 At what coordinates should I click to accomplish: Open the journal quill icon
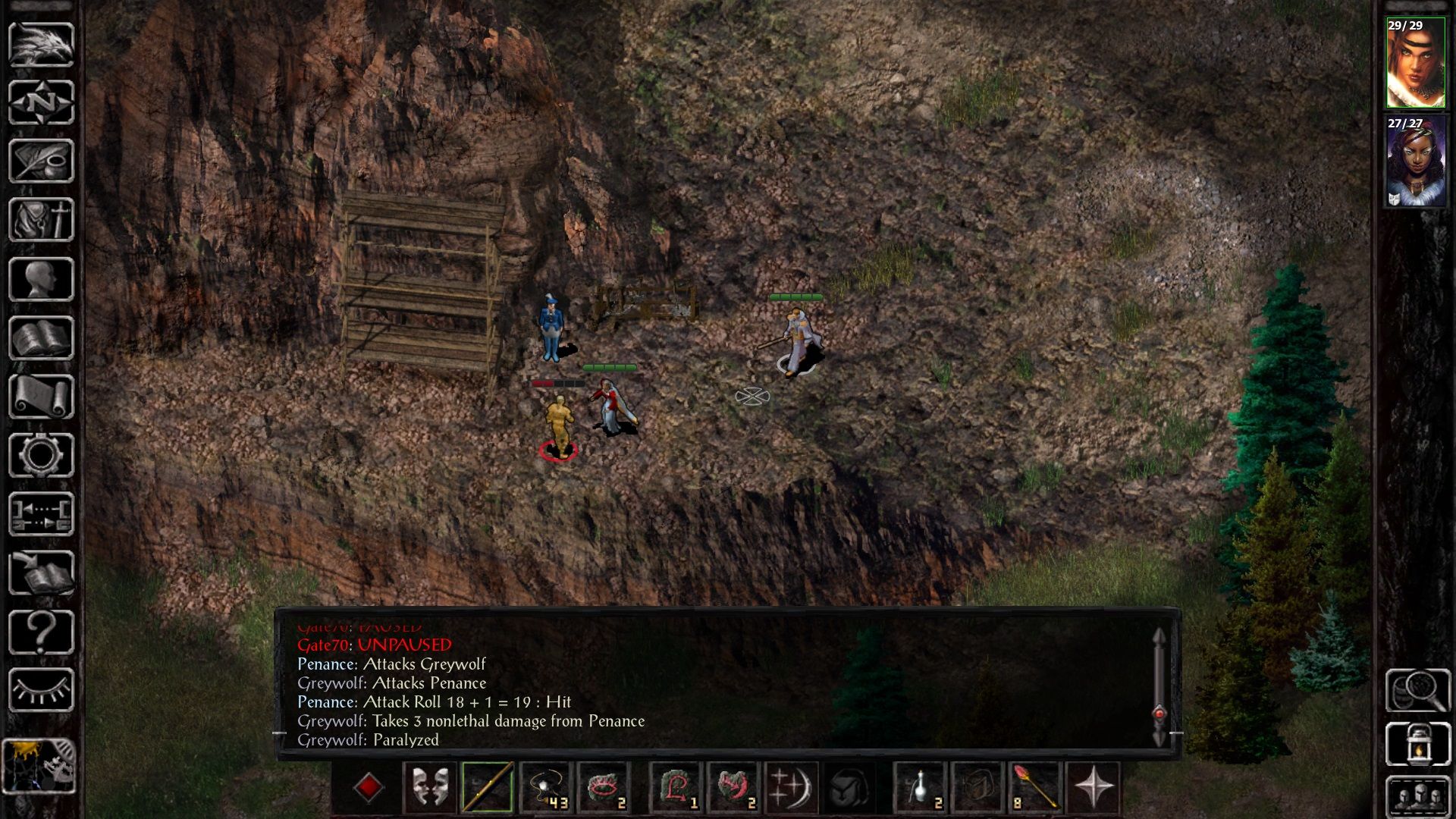point(41,161)
